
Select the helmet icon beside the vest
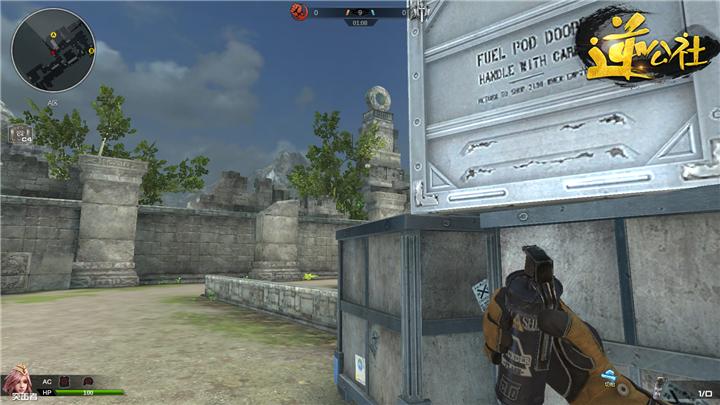pyautogui.click(x=88, y=381)
